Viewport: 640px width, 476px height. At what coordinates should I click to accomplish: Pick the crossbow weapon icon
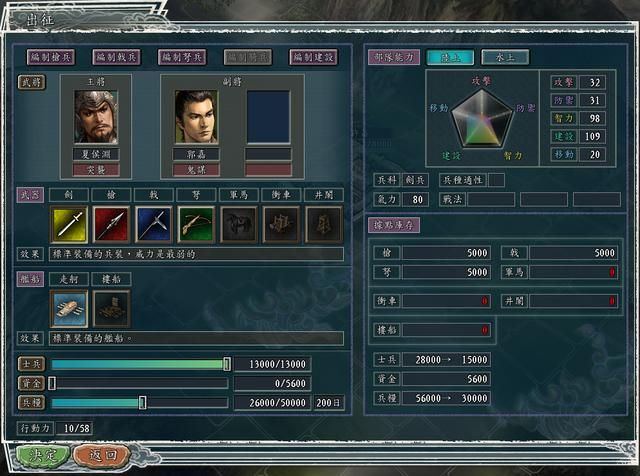[x=193, y=224]
